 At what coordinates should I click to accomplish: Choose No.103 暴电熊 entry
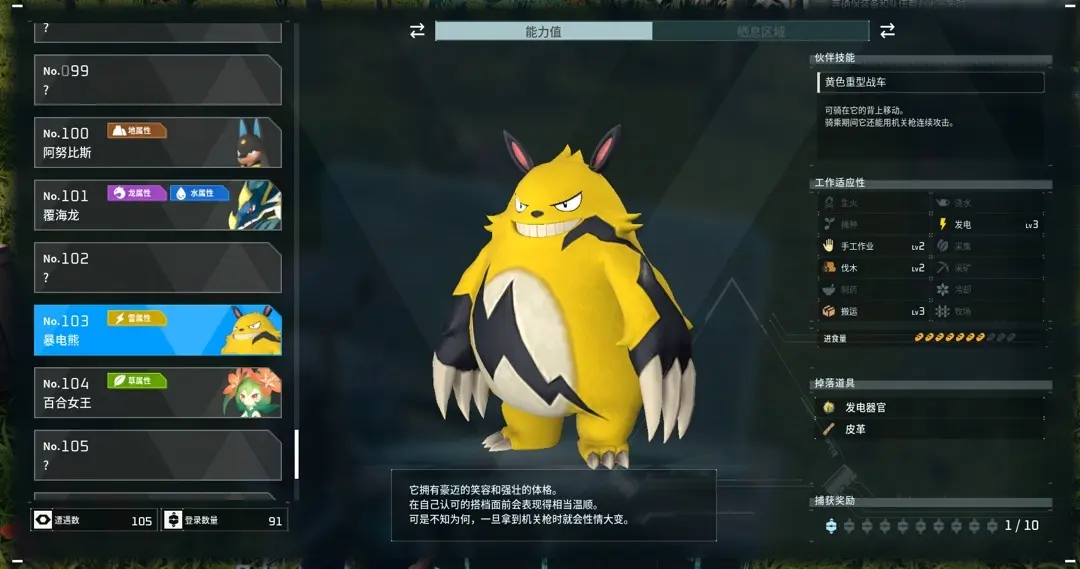tap(157, 330)
